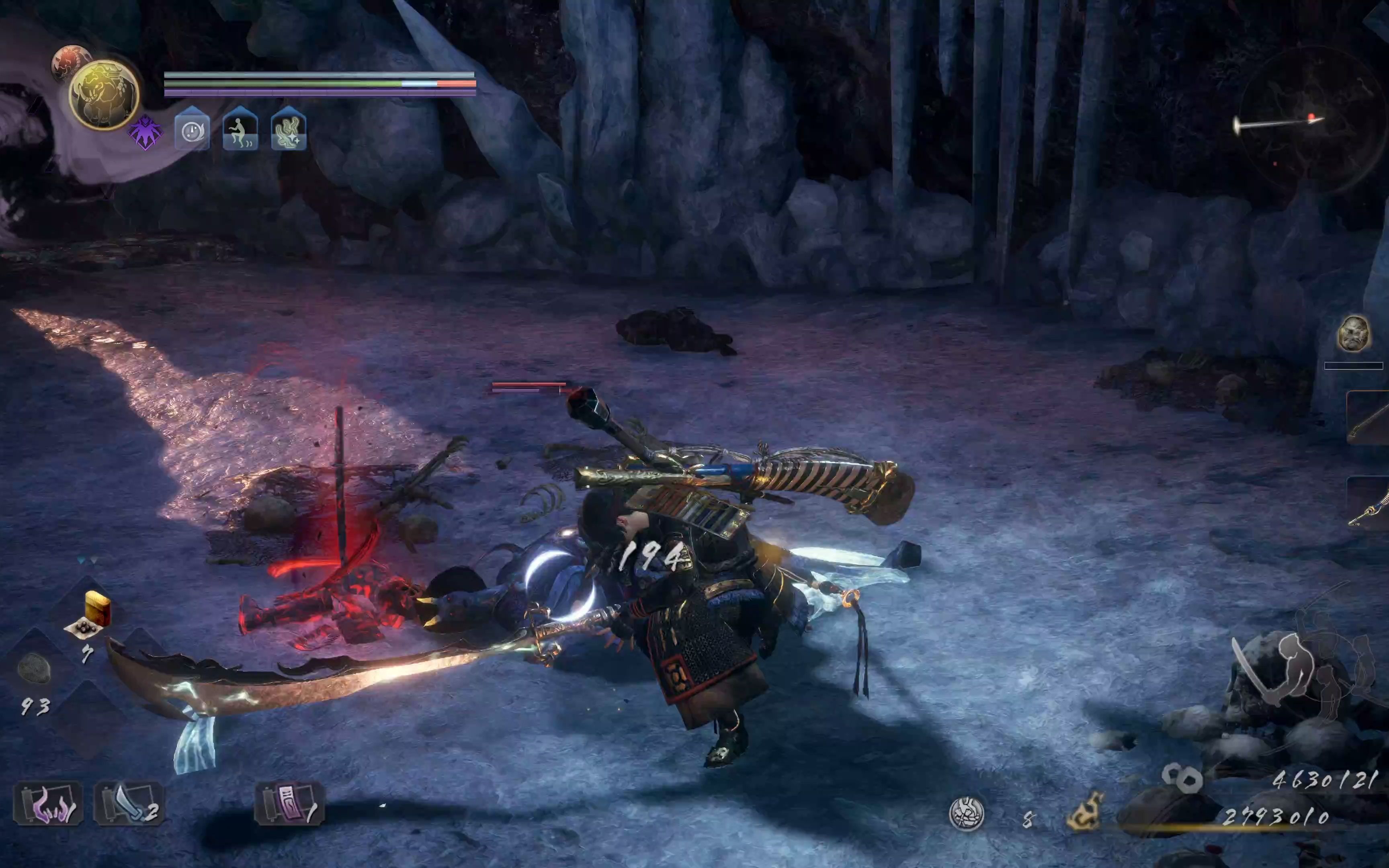Inspect the purple demon status icon

click(x=145, y=133)
